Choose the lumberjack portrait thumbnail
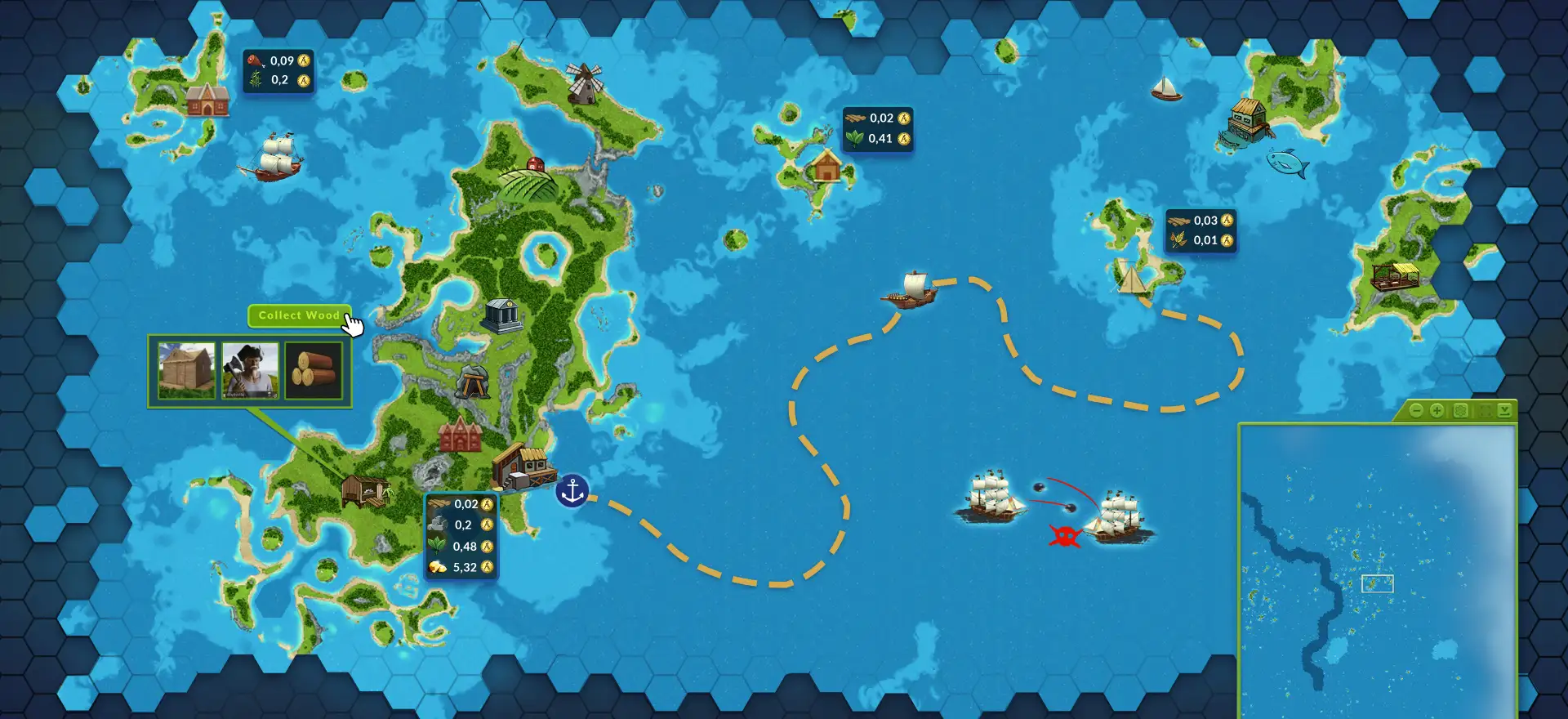The height and width of the screenshot is (719, 1568). (250, 370)
